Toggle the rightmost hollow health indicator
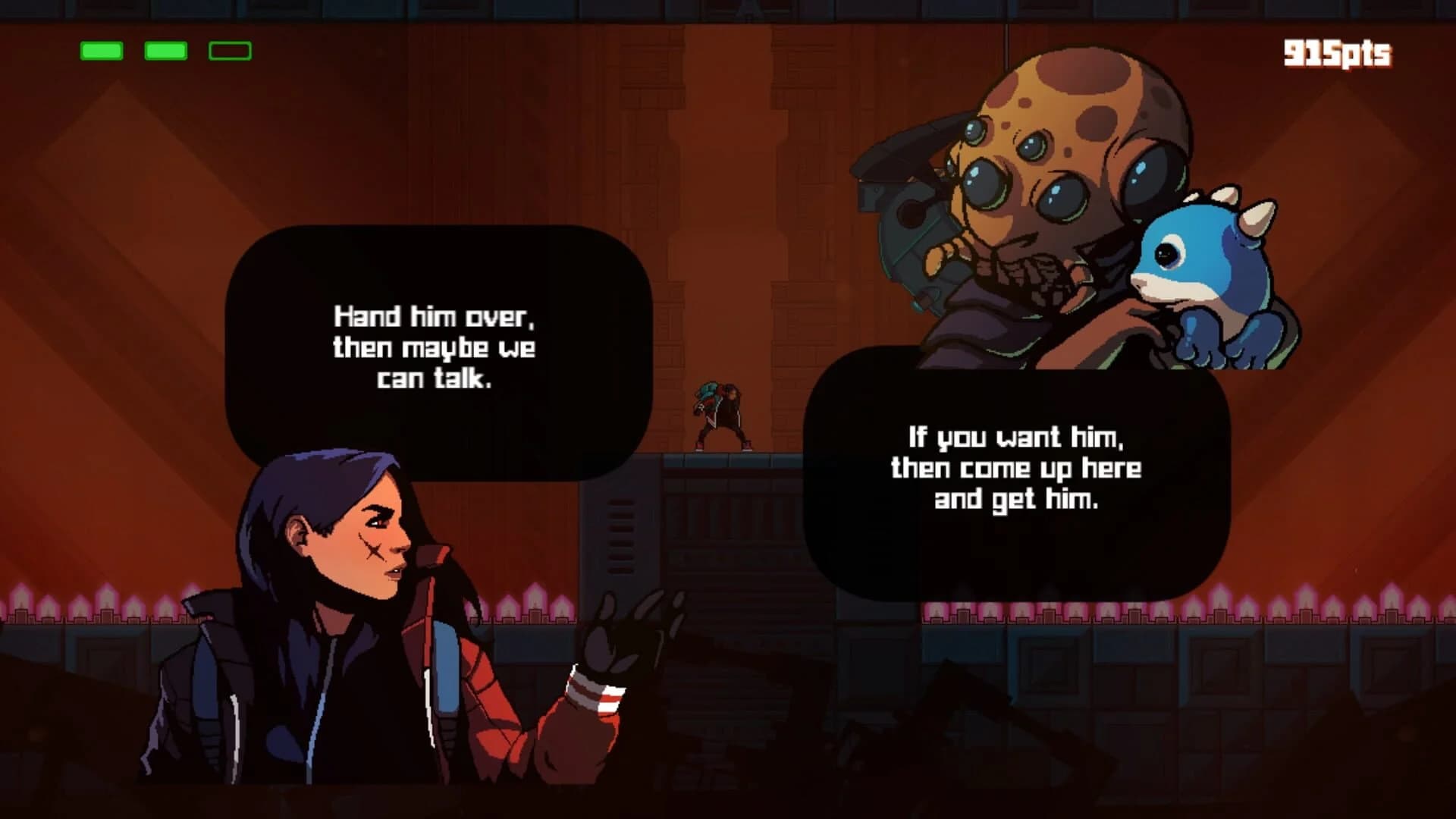 click(229, 52)
